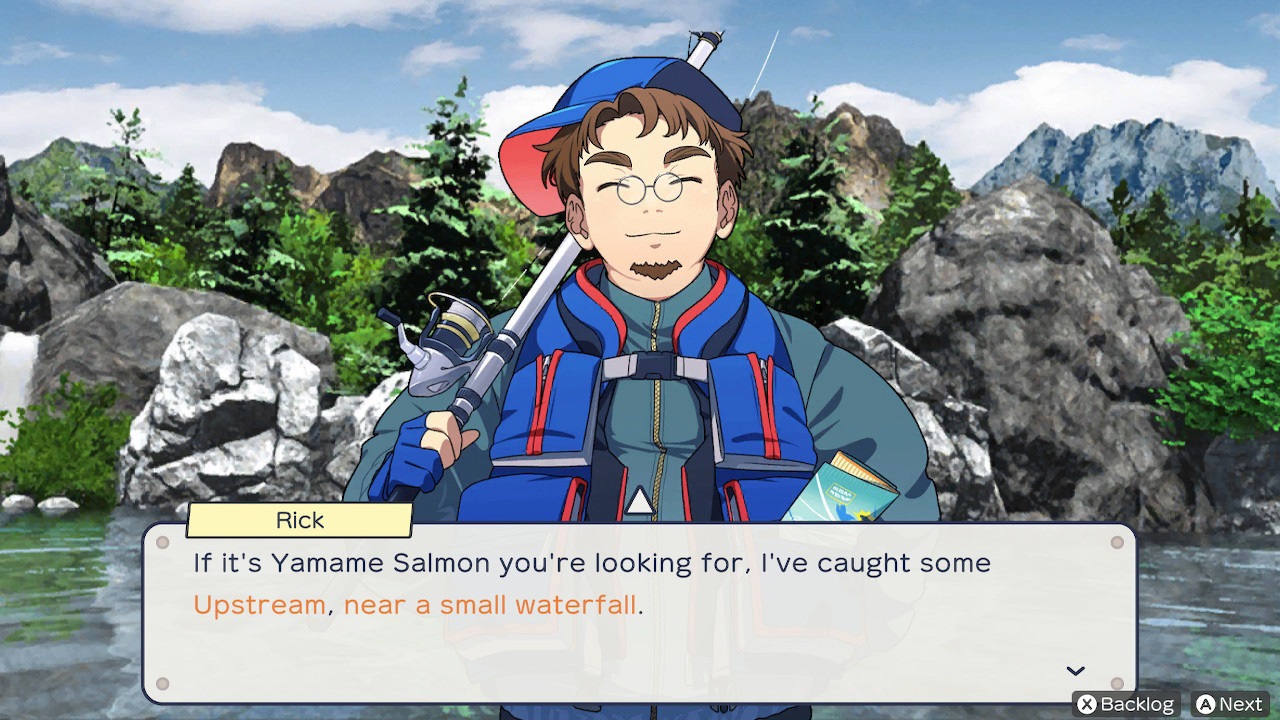1280x720 pixels.
Task: Select the Rick name plate tab
Action: (298, 520)
